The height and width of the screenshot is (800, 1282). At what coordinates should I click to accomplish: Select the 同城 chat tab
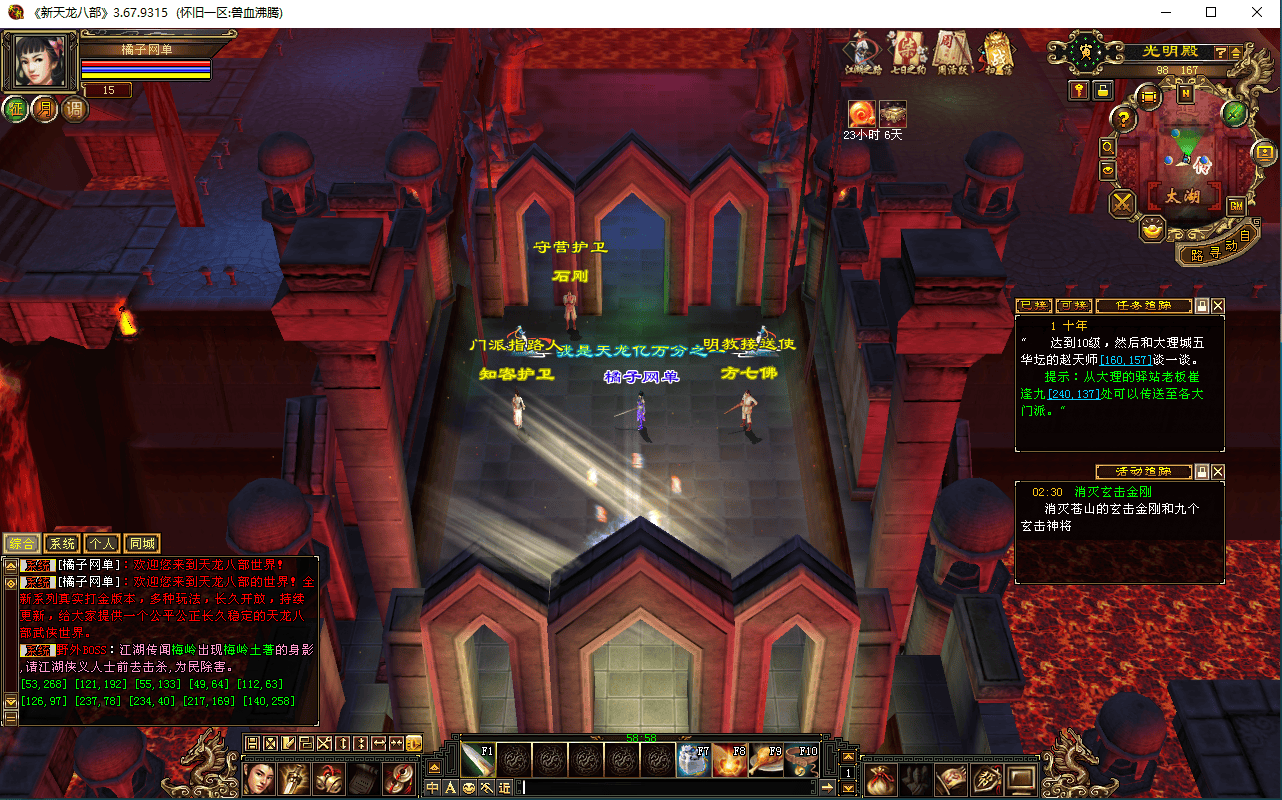coord(142,544)
